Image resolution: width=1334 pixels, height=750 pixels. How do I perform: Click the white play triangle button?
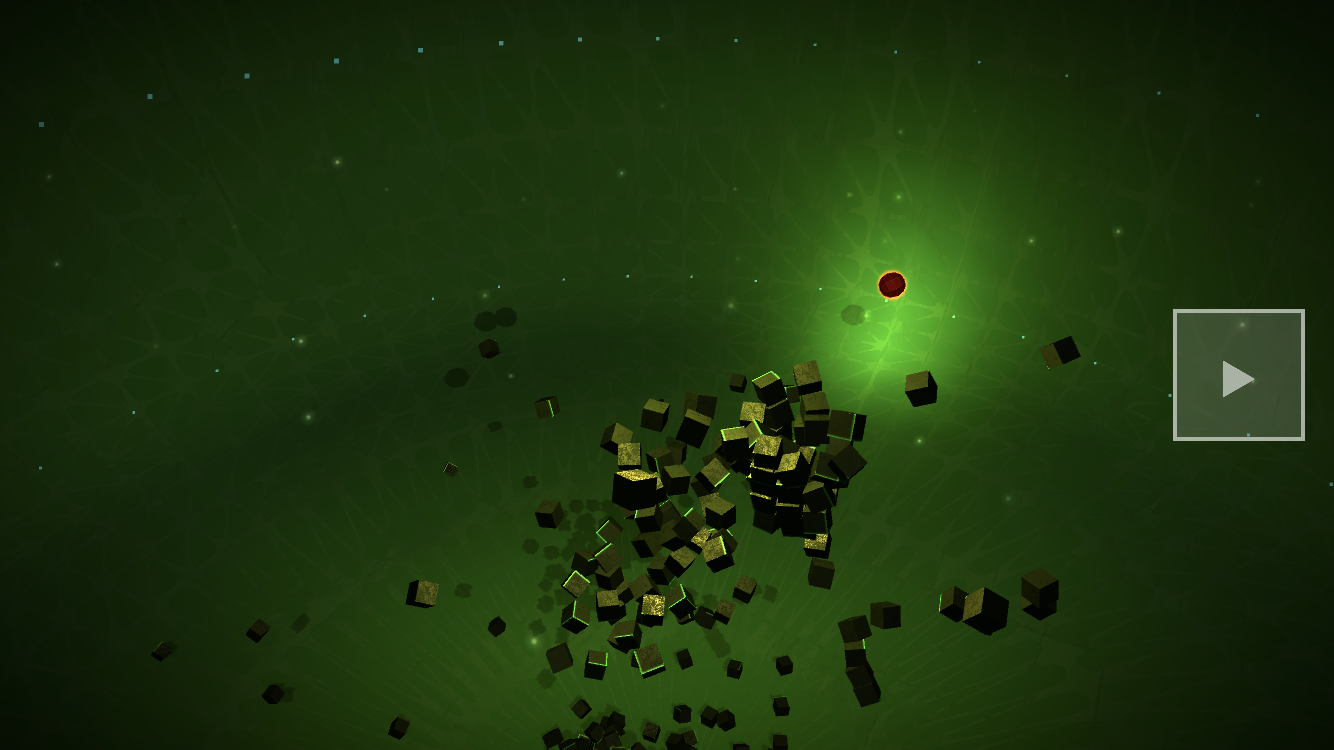point(1238,377)
